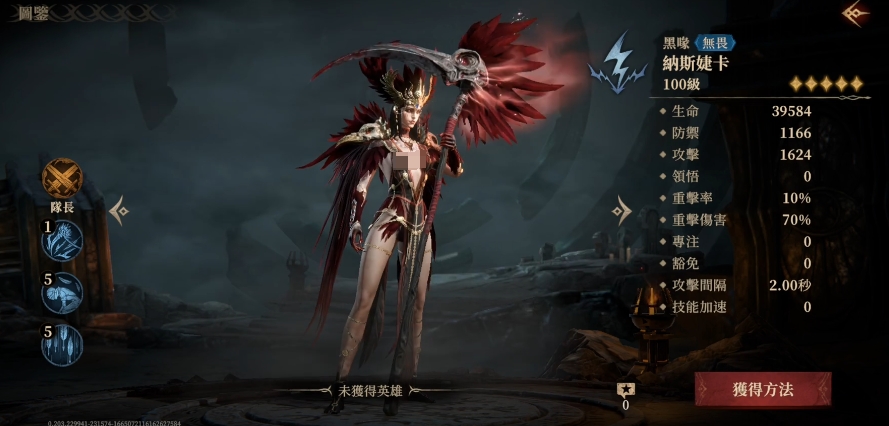Open the bottom blue skill with vertical streaks

pos(63,345)
